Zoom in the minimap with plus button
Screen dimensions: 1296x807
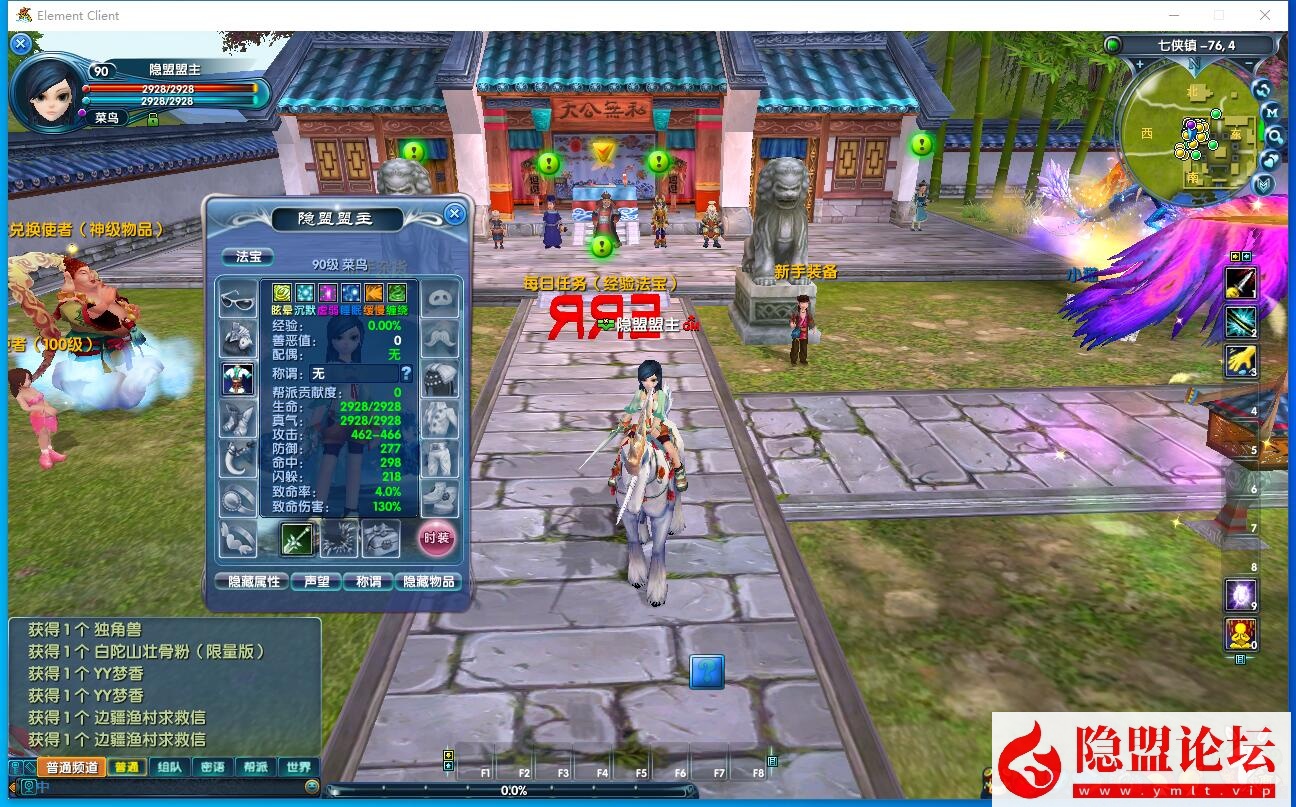pyautogui.click(x=1139, y=64)
